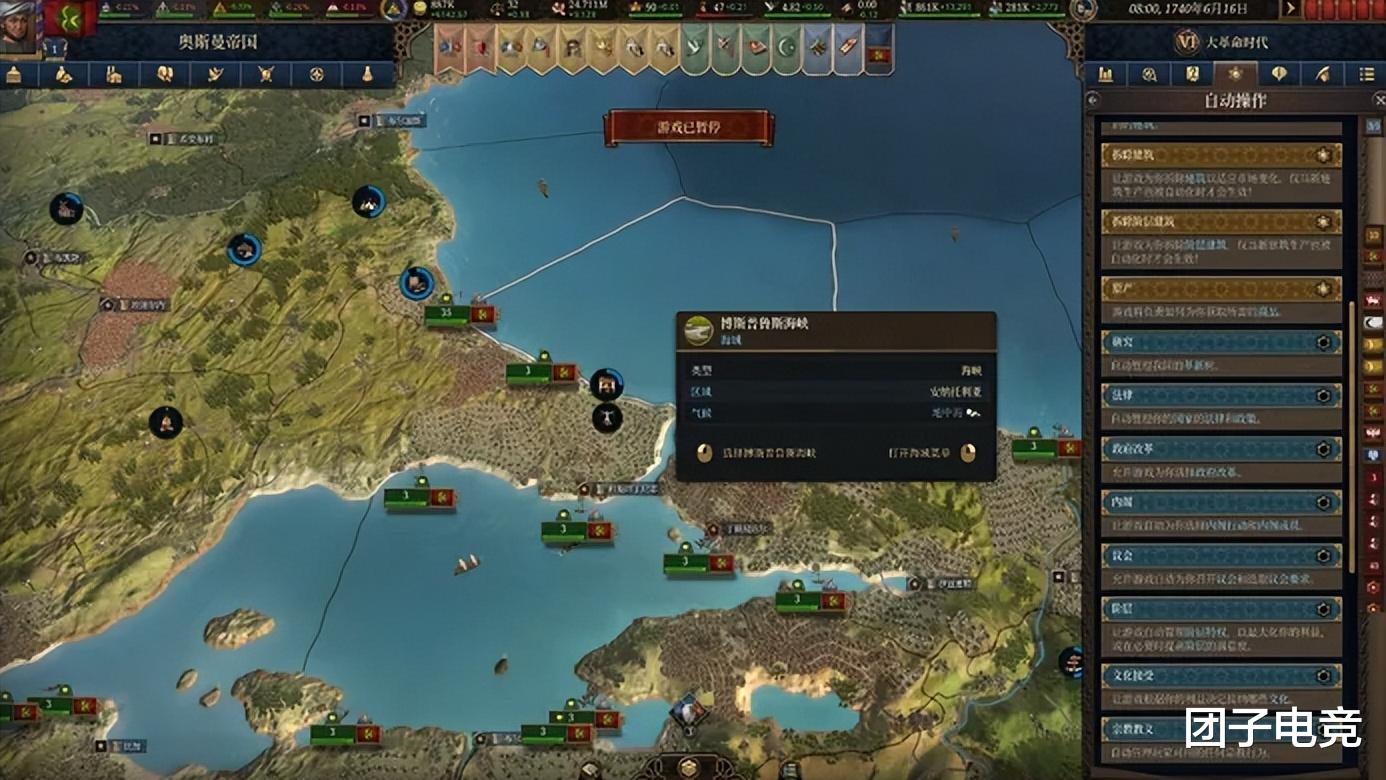Screen dimensions: 1386x780
Task: Open the flask research menu button
Action: (x=367, y=75)
